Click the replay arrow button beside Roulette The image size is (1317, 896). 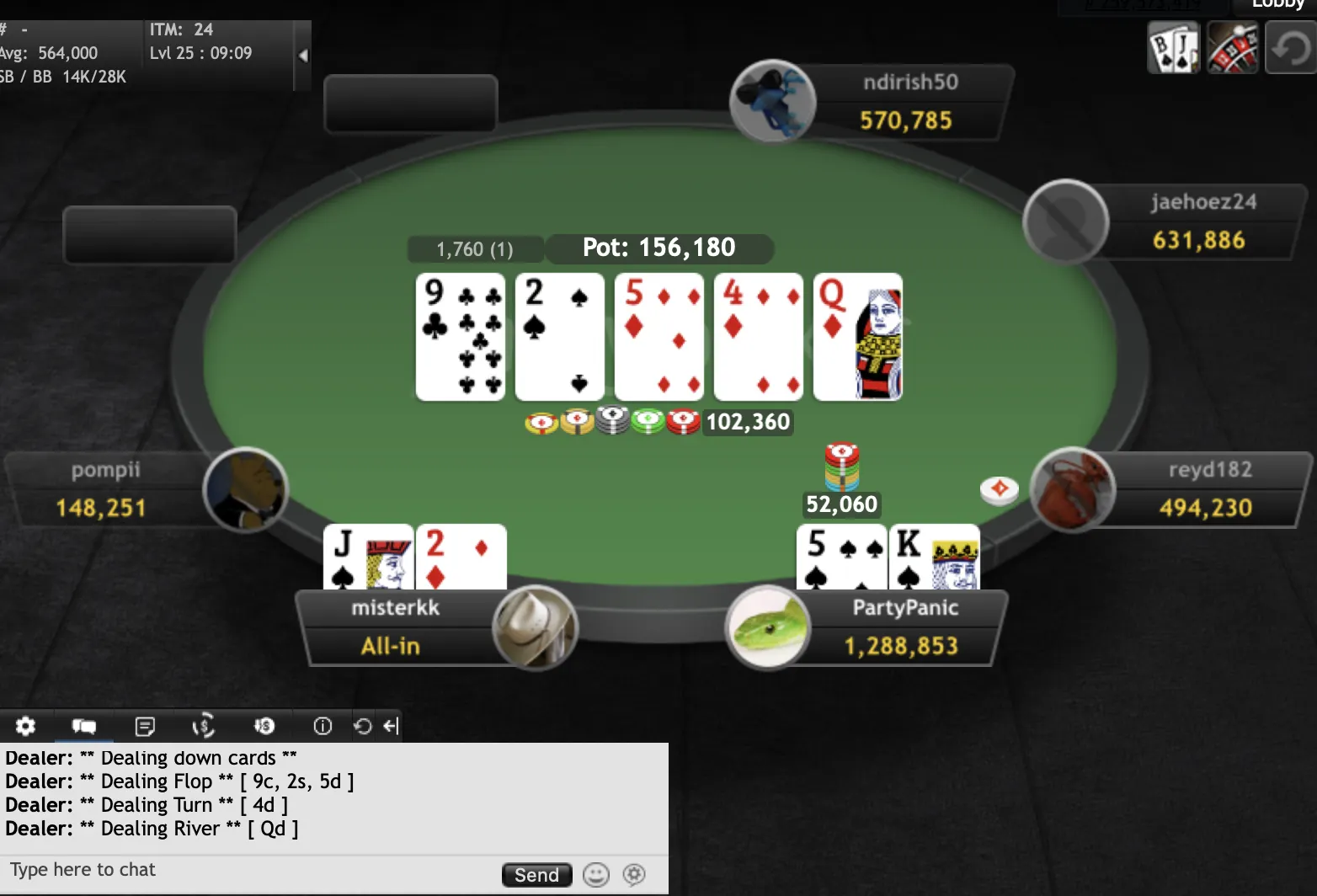(x=1290, y=48)
